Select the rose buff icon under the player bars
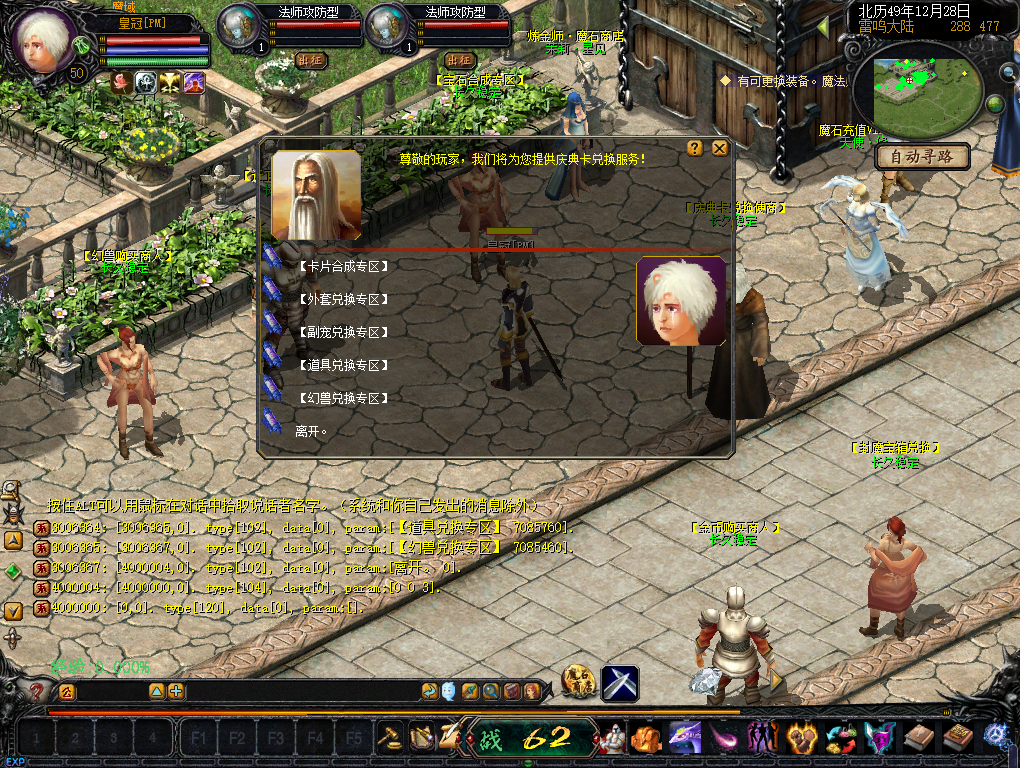The height and width of the screenshot is (768, 1020). pyautogui.click(x=122, y=83)
